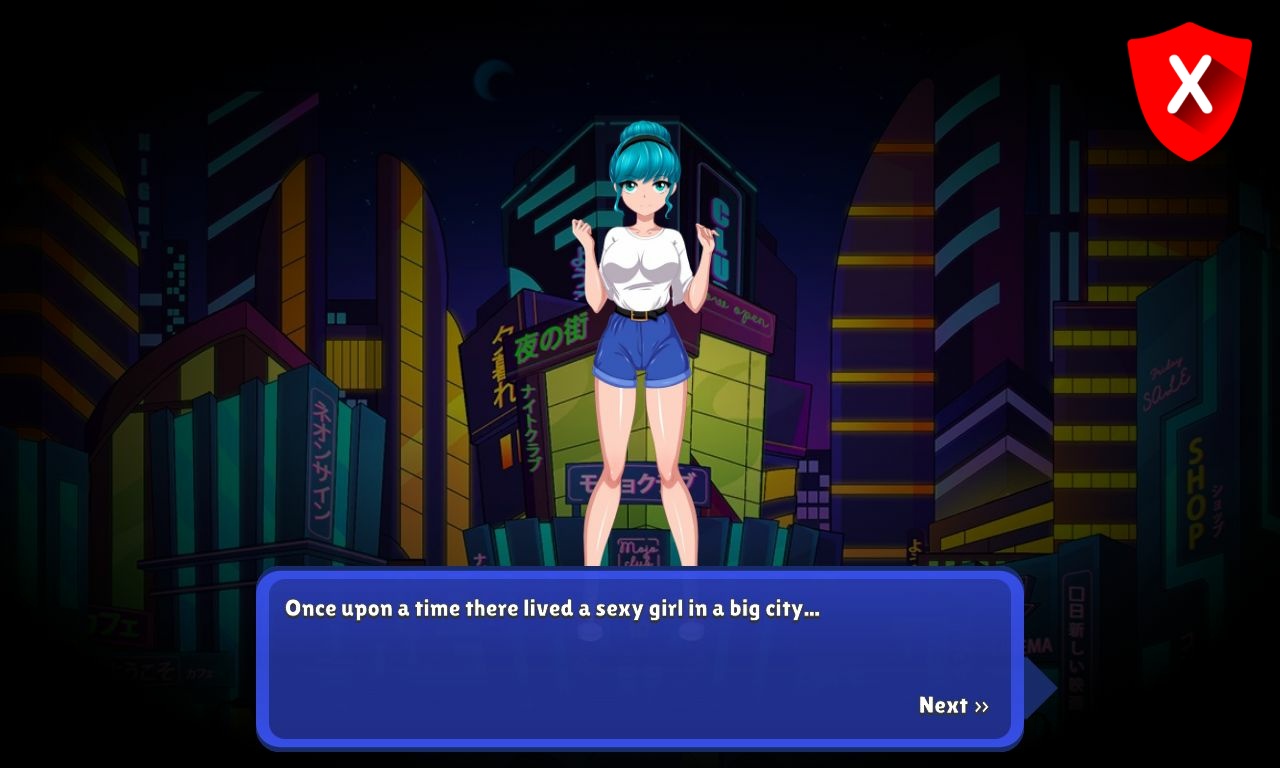Click the red shield X icon
Screen dimensions: 1280x768
[1189, 88]
